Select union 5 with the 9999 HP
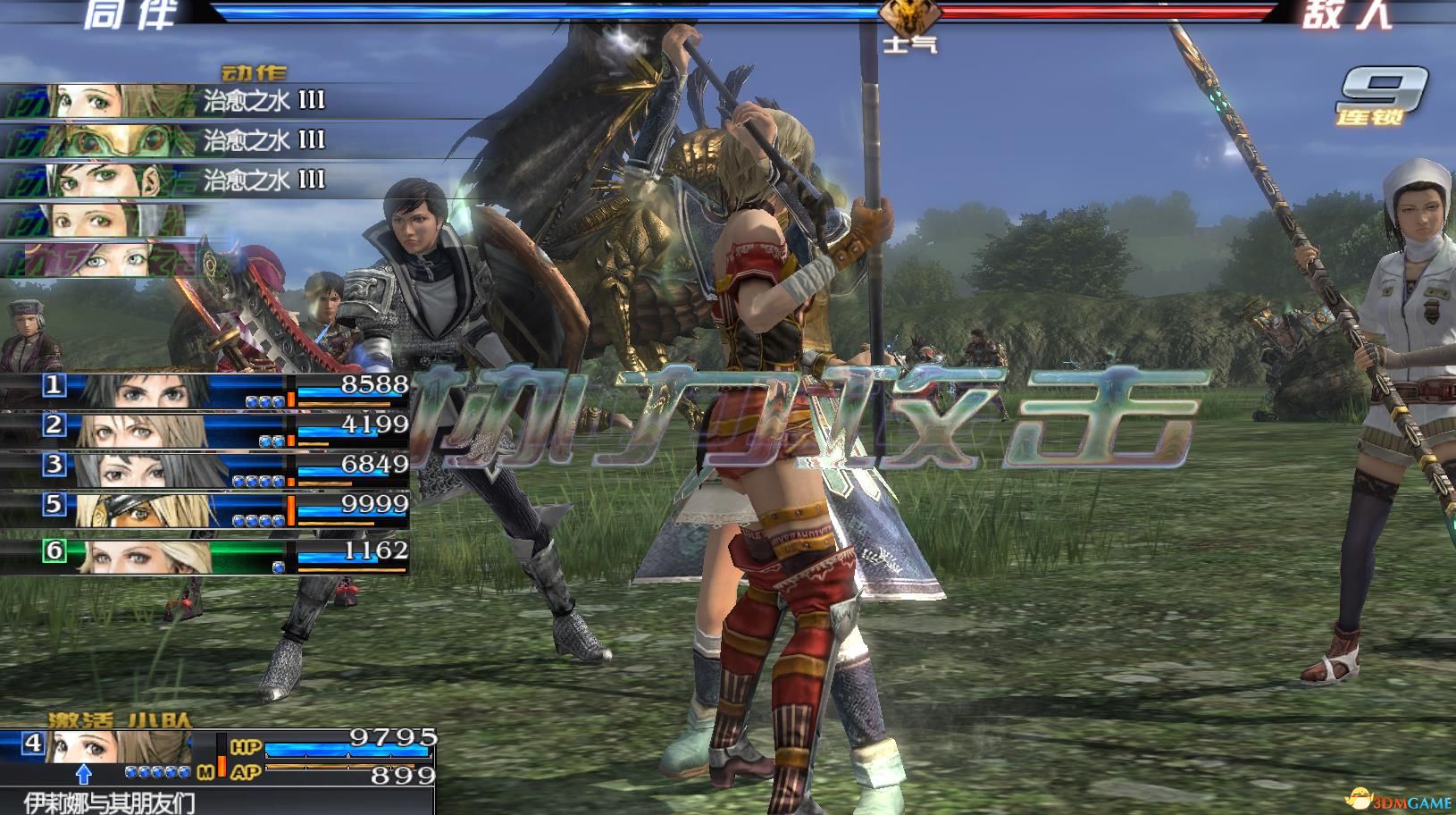The image size is (1456, 815). coord(205,509)
